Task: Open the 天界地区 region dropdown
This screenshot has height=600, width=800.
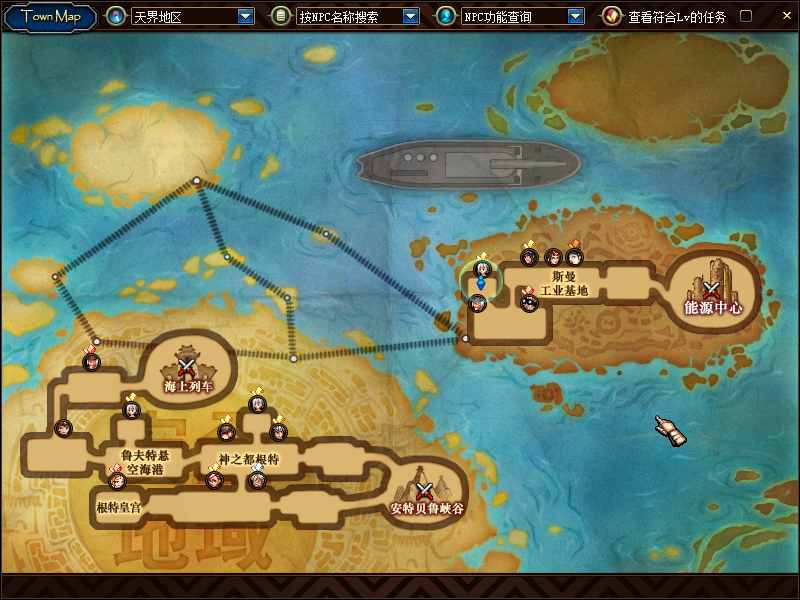Action: pyautogui.click(x=246, y=16)
